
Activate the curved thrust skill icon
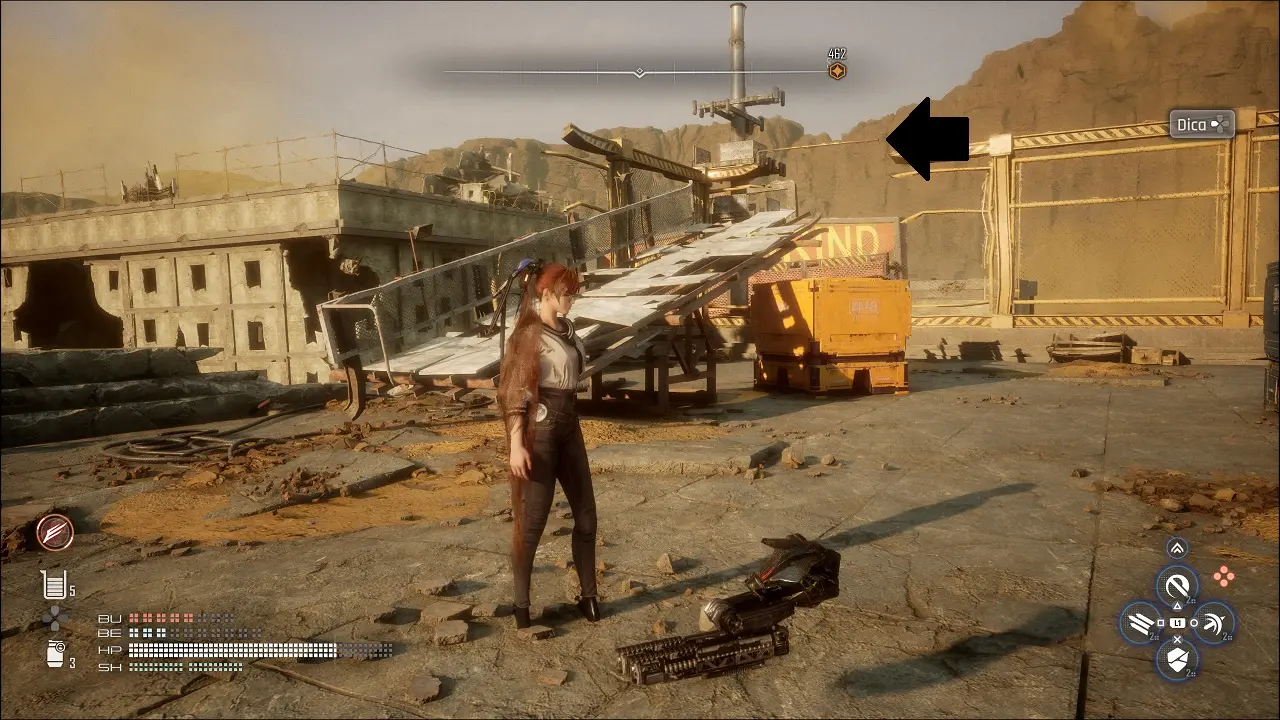click(x=1213, y=623)
